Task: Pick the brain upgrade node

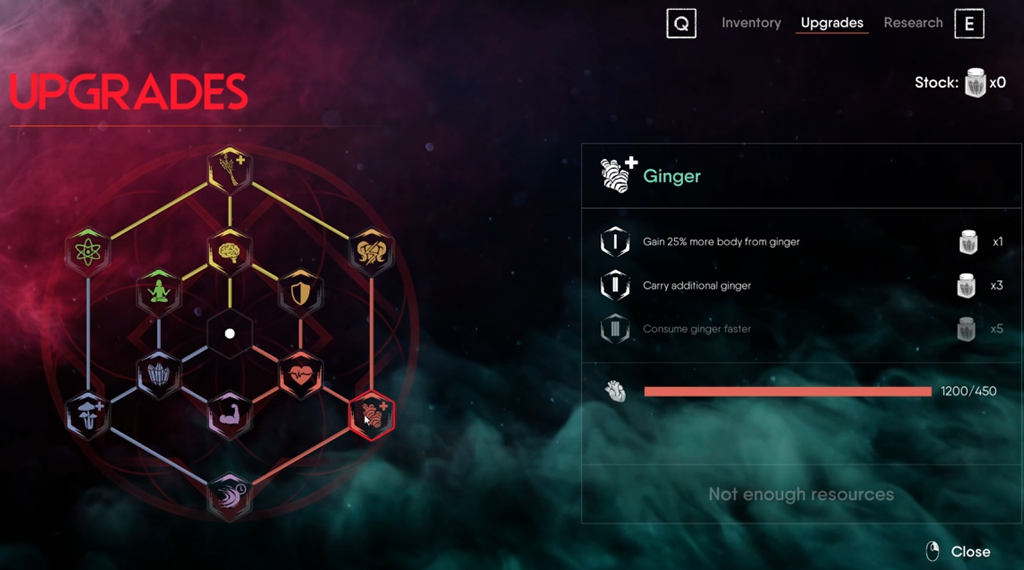Action: point(230,251)
